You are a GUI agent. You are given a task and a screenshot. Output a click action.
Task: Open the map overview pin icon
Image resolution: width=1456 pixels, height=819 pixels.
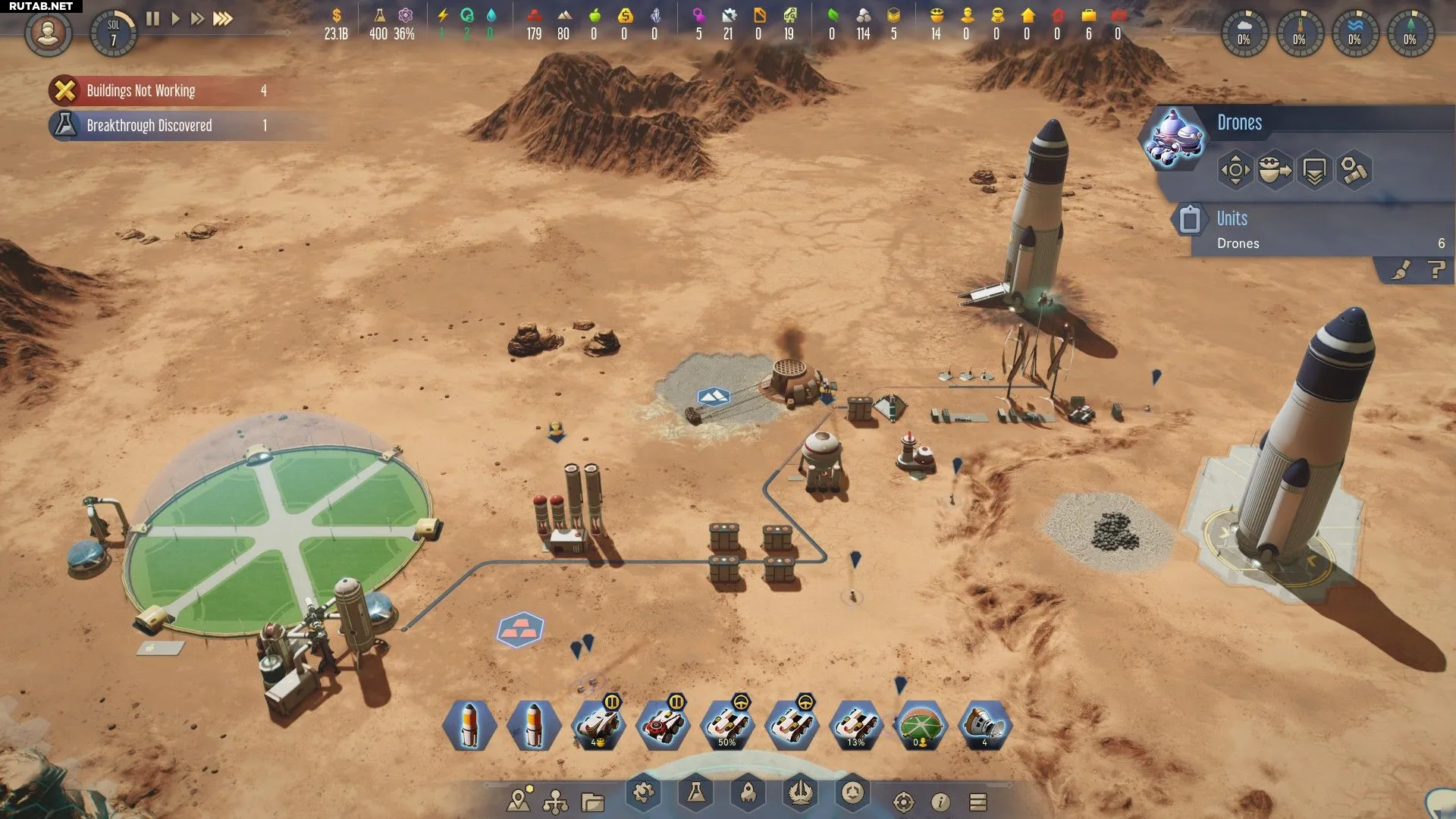[519, 801]
